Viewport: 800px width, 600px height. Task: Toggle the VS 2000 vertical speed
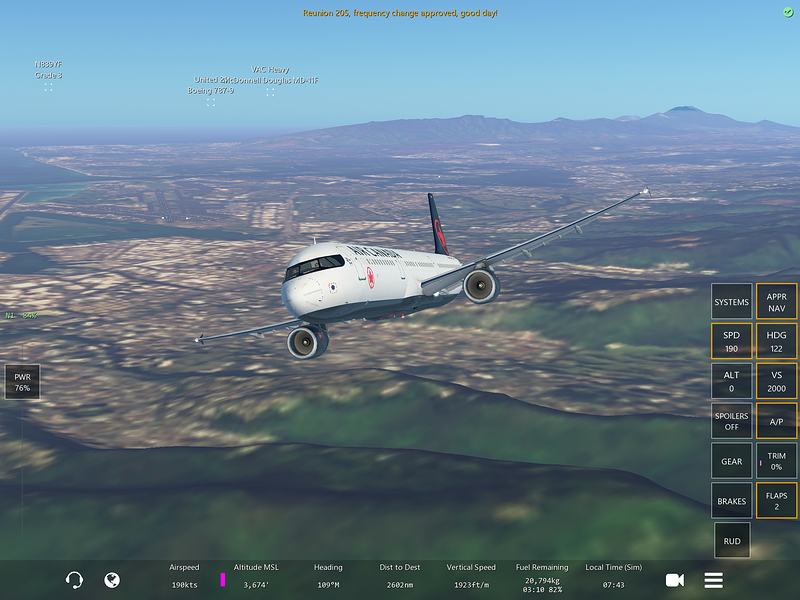[x=776, y=381]
